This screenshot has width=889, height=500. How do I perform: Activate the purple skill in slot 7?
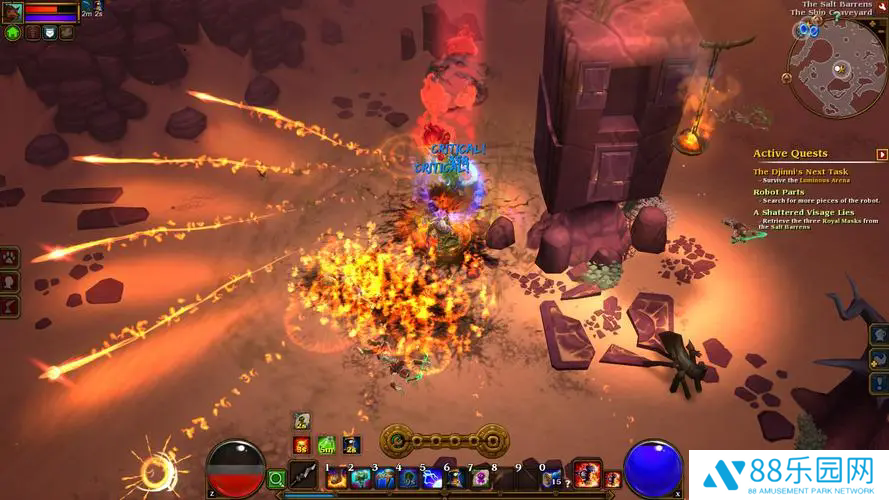tap(480, 478)
